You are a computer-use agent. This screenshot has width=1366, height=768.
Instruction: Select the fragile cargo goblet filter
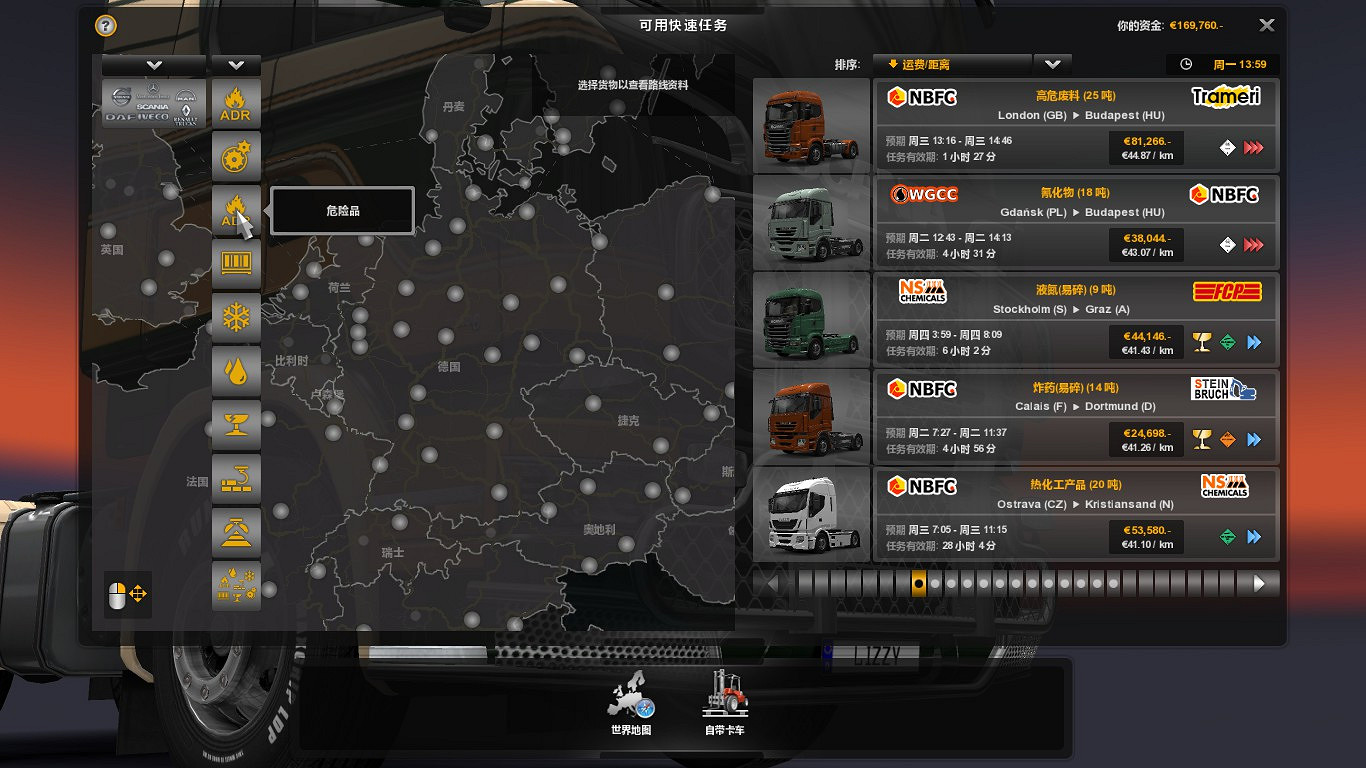236,425
